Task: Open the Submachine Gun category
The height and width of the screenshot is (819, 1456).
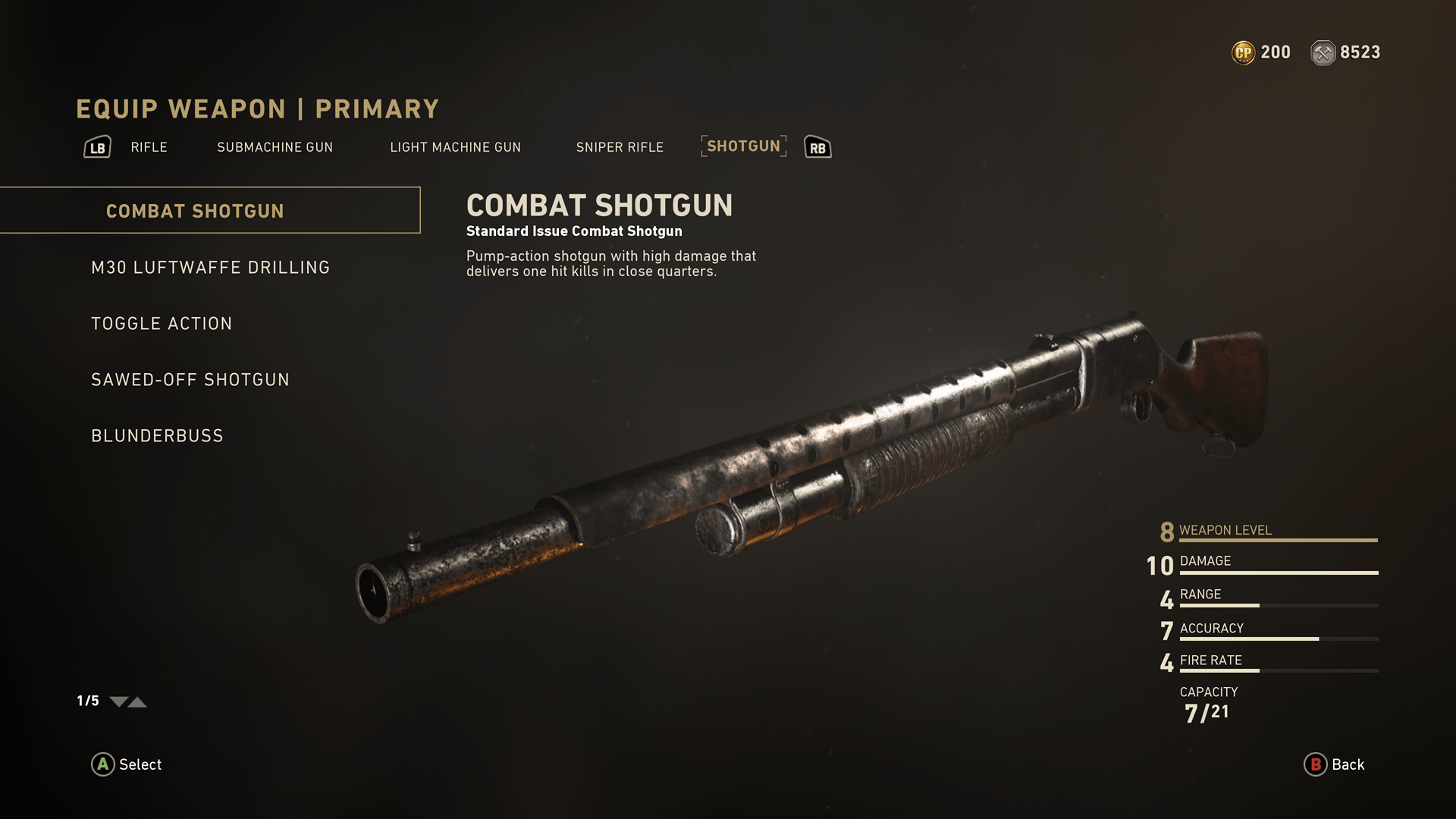Action: [275, 147]
